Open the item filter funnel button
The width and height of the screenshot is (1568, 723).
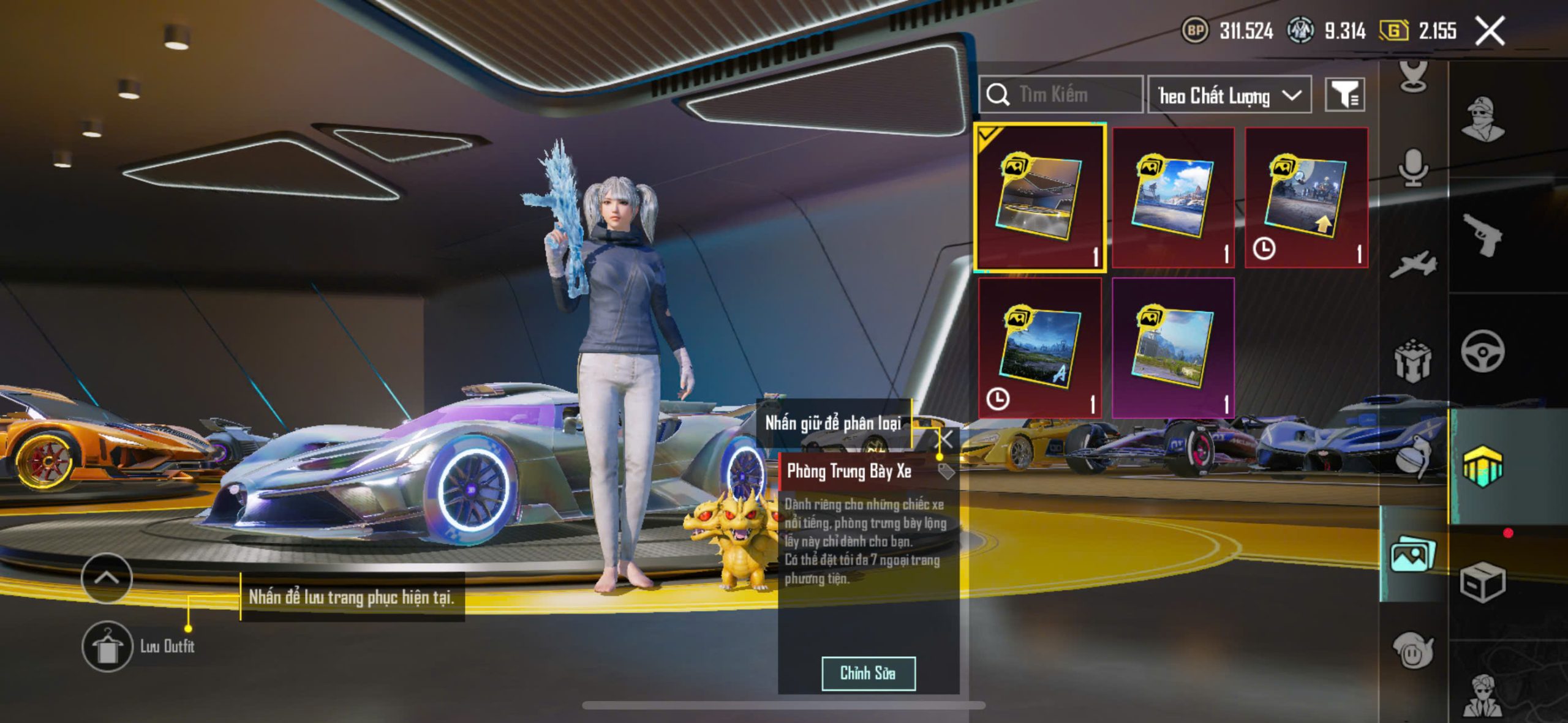[x=1344, y=95]
